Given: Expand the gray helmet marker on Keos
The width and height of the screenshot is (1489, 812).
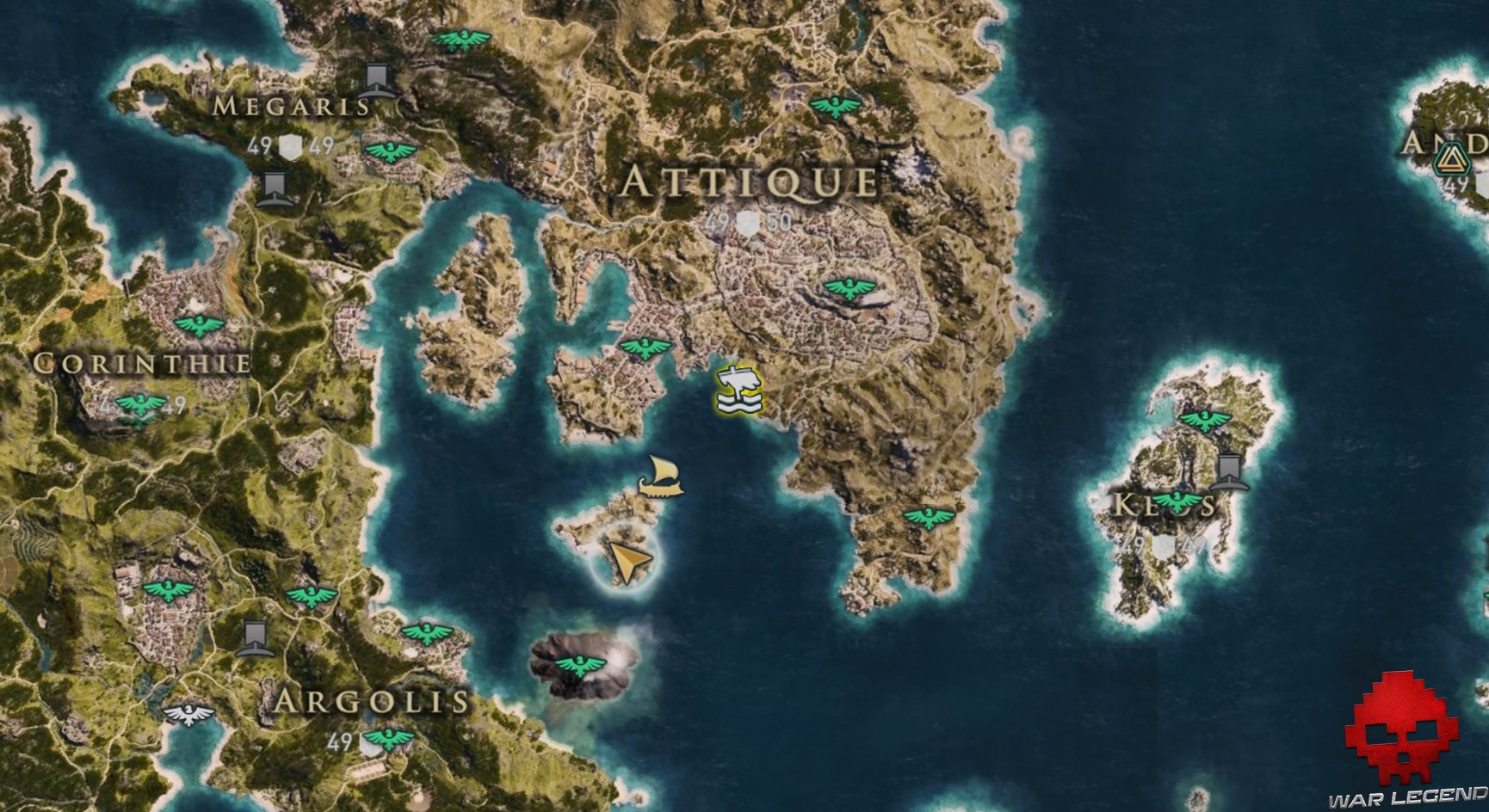Looking at the screenshot, I should [1229, 472].
